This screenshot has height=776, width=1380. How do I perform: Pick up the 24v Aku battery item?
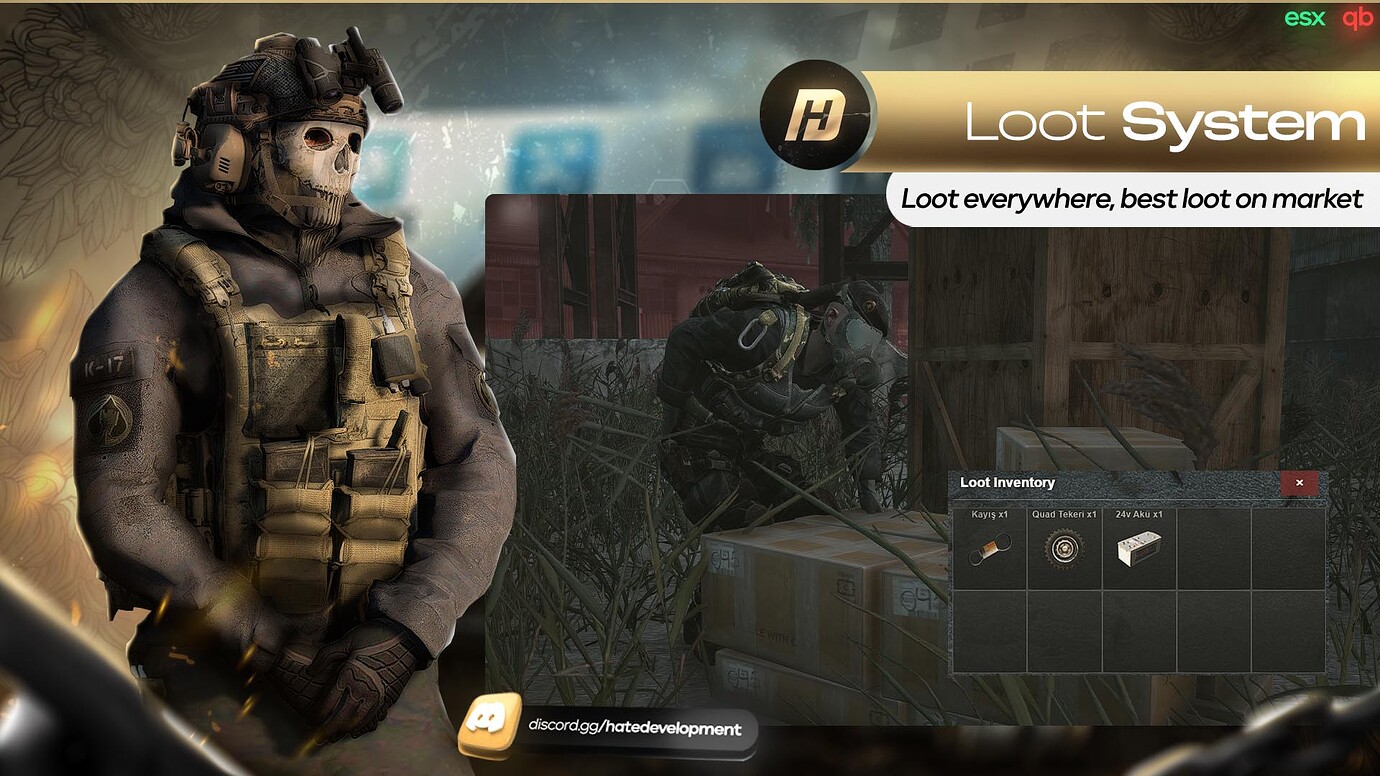1138,548
